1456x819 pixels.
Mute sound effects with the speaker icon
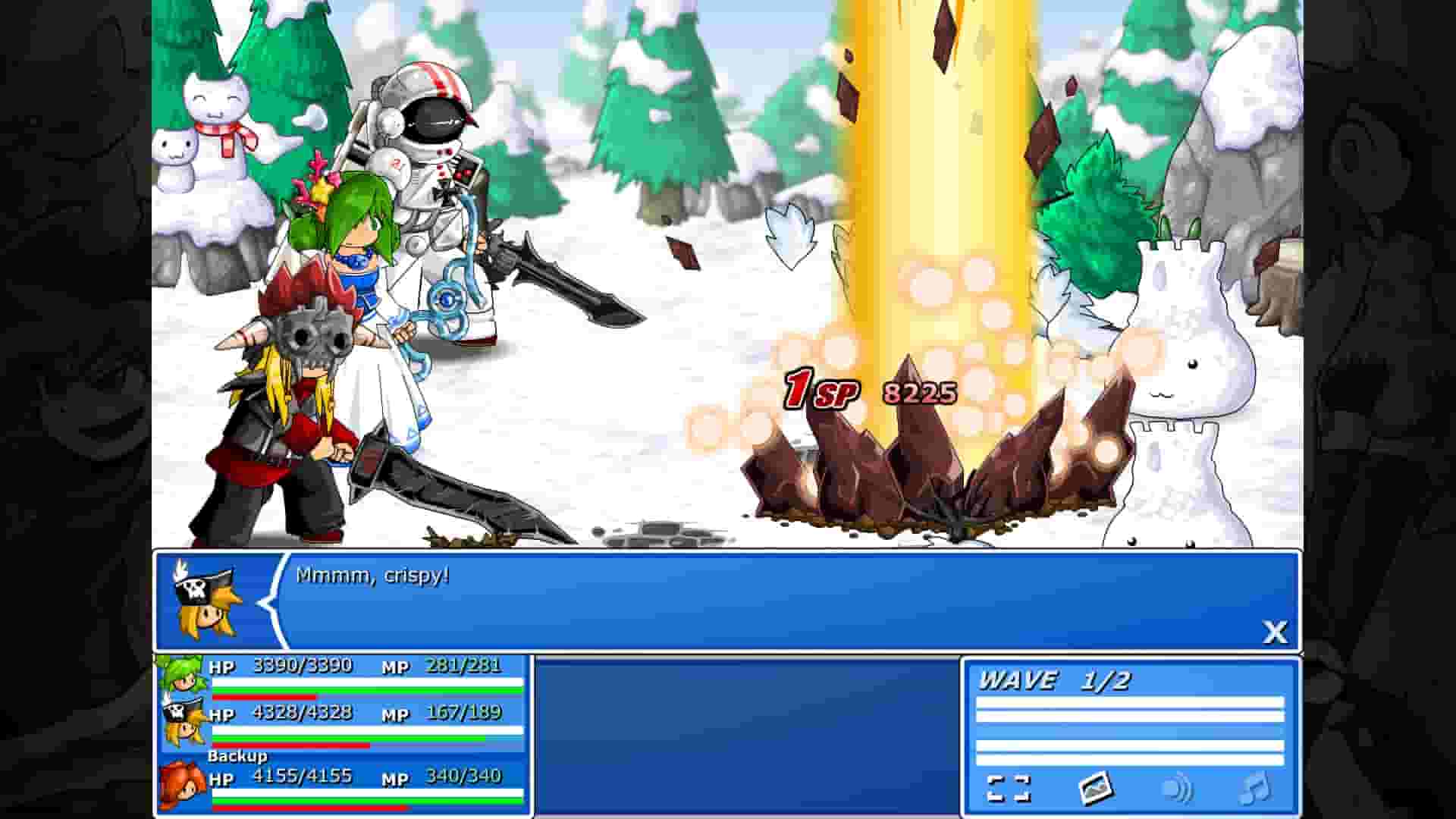pyautogui.click(x=1178, y=789)
